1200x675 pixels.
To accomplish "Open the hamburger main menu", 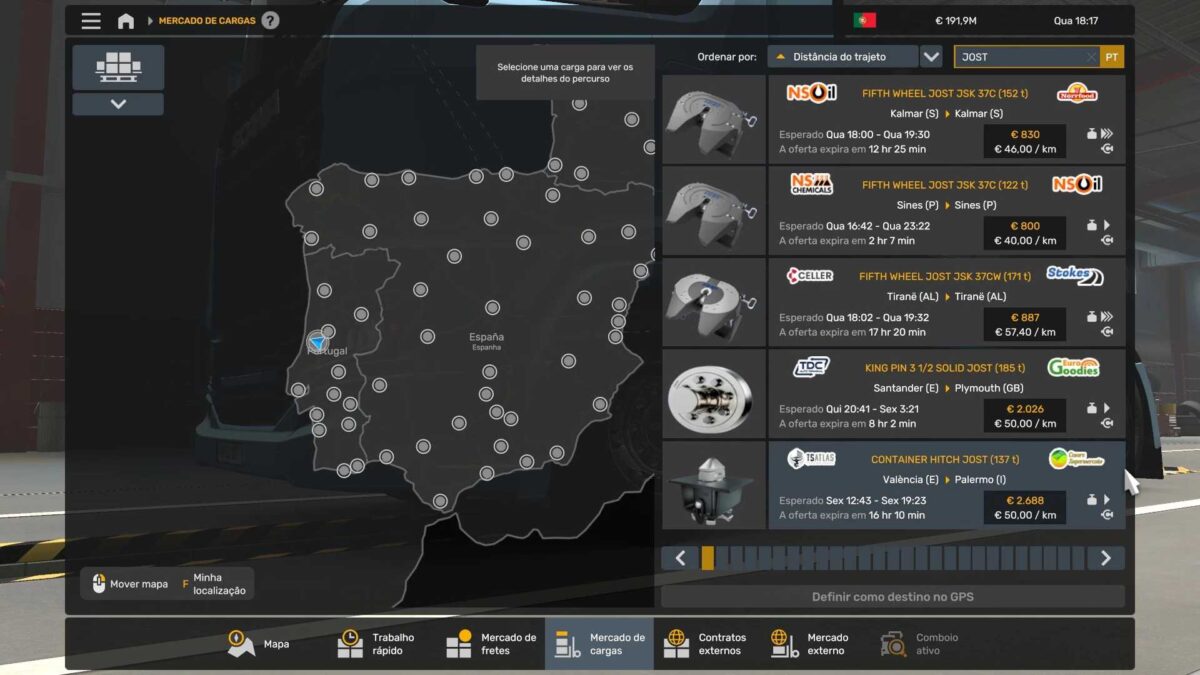I will (91, 21).
